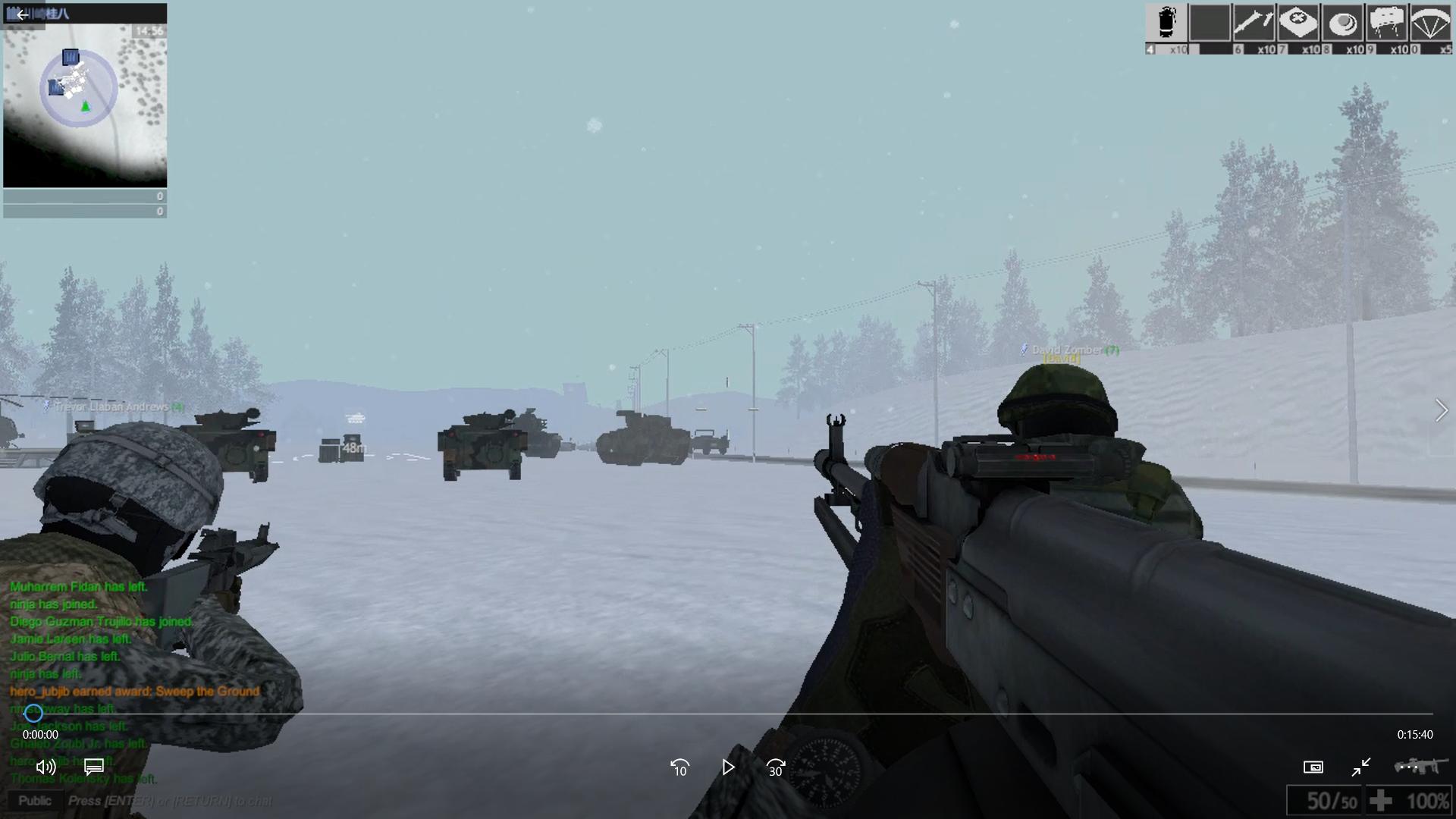
Task: Select the parachute in slot 0
Action: point(1430,23)
